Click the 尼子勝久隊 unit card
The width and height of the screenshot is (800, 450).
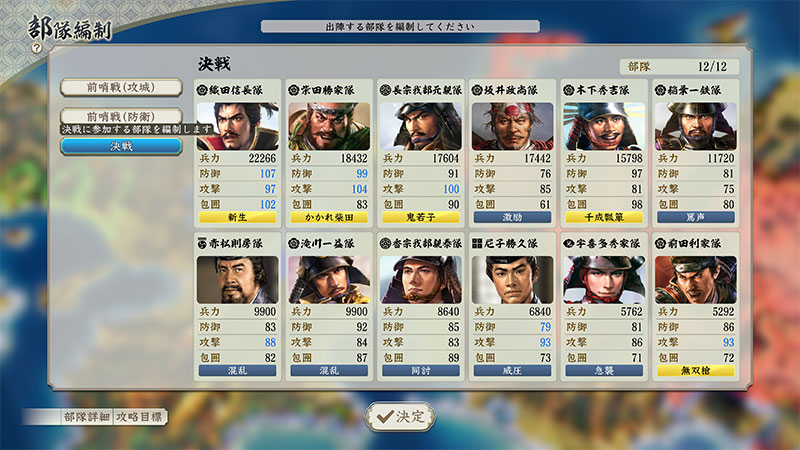pos(512,305)
